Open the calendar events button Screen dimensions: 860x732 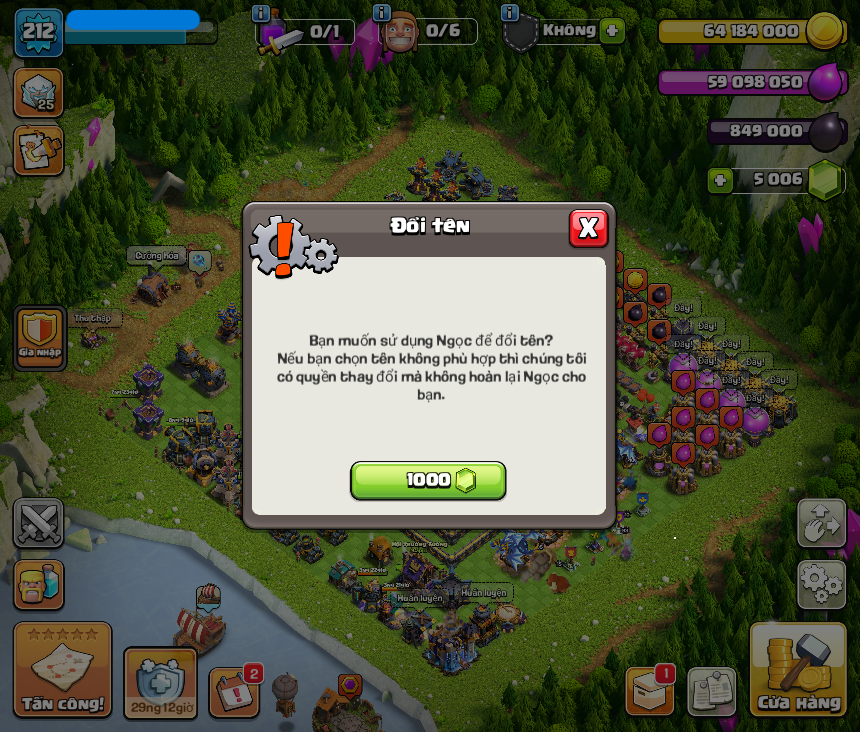[234, 692]
